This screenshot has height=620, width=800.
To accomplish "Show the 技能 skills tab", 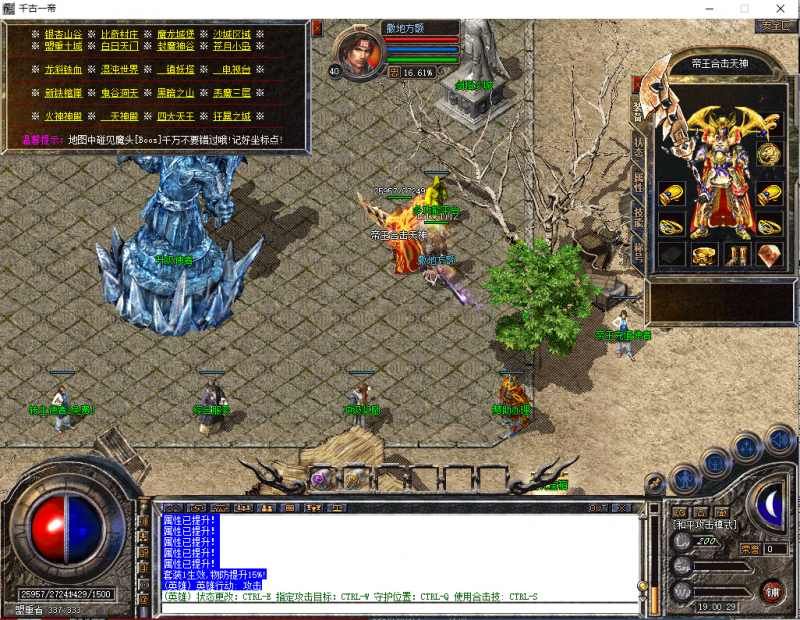I will coord(639,216).
